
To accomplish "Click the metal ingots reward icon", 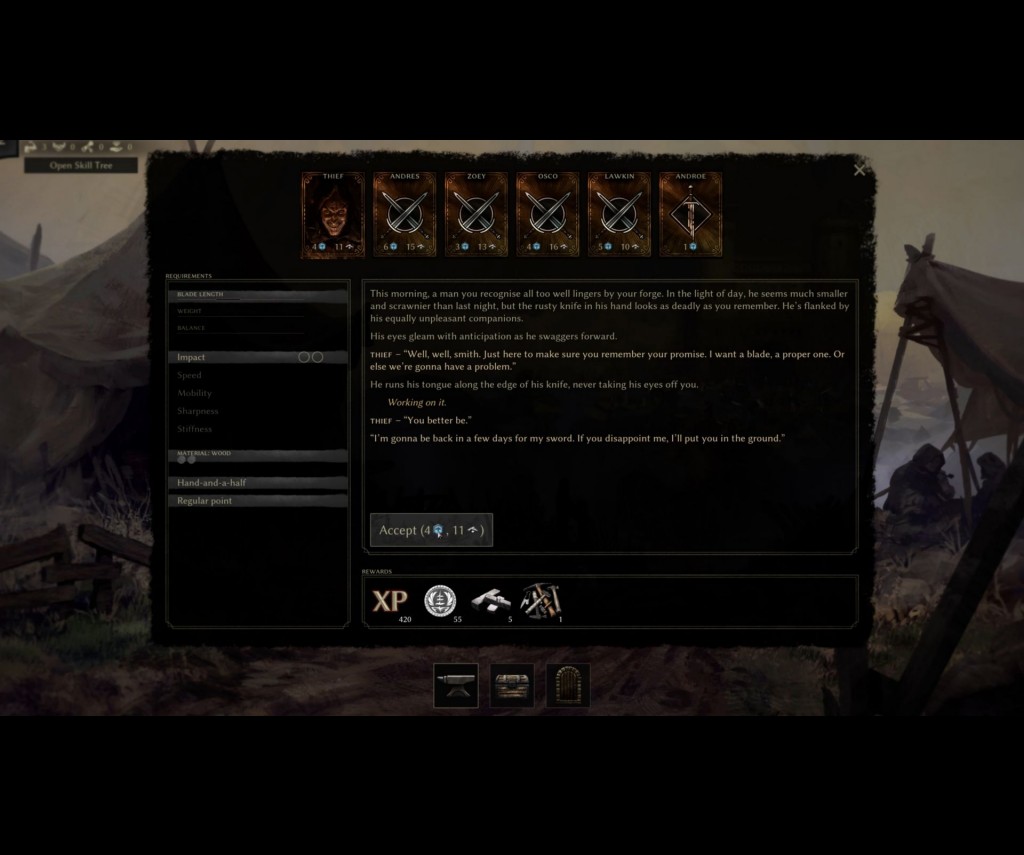I will pyautogui.click(x=490, y=601).
